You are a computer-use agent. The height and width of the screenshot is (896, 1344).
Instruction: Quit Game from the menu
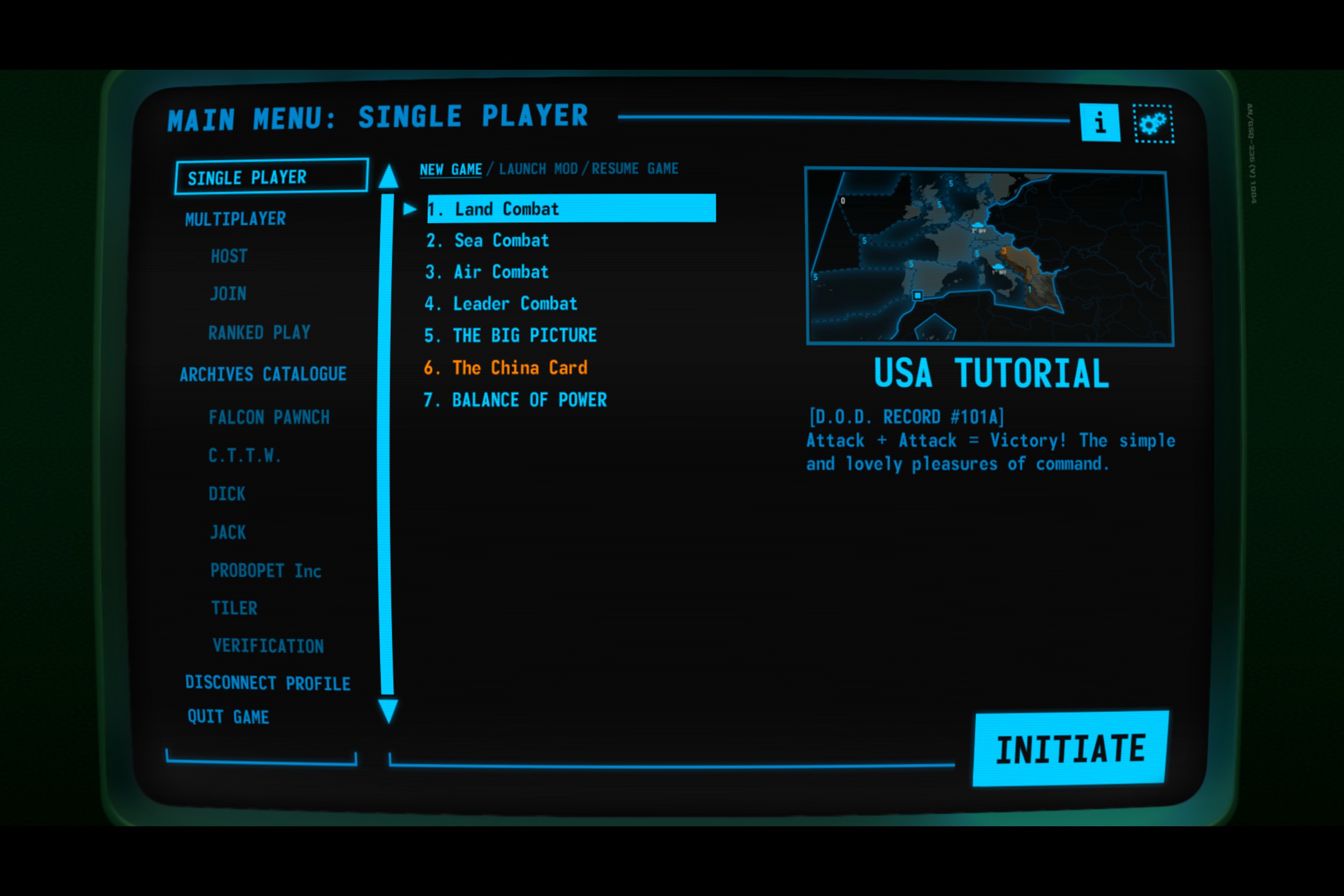228,717
